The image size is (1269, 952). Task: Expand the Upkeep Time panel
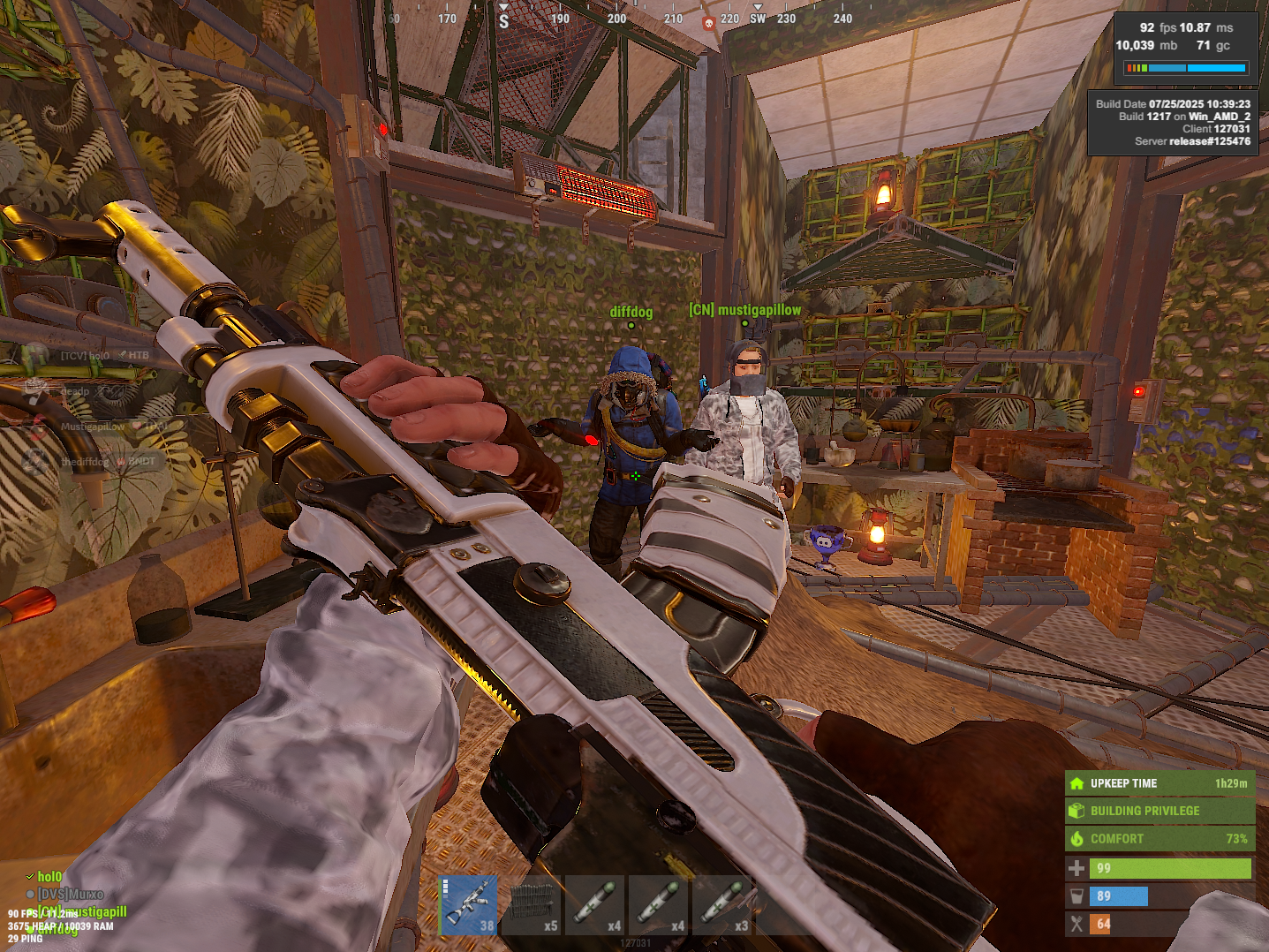click(x=1159, y=782)
